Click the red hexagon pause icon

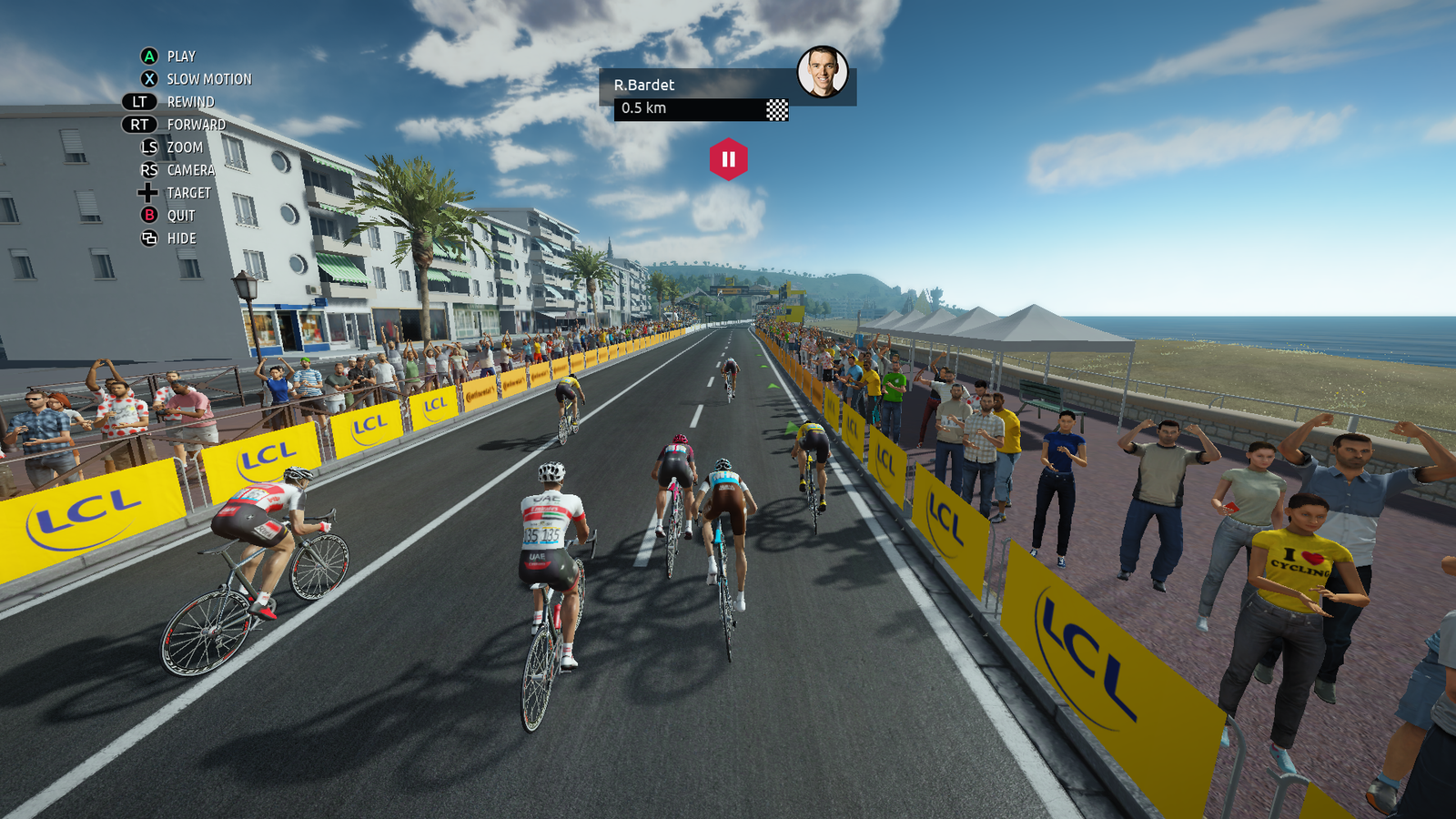tap(728, 159)
